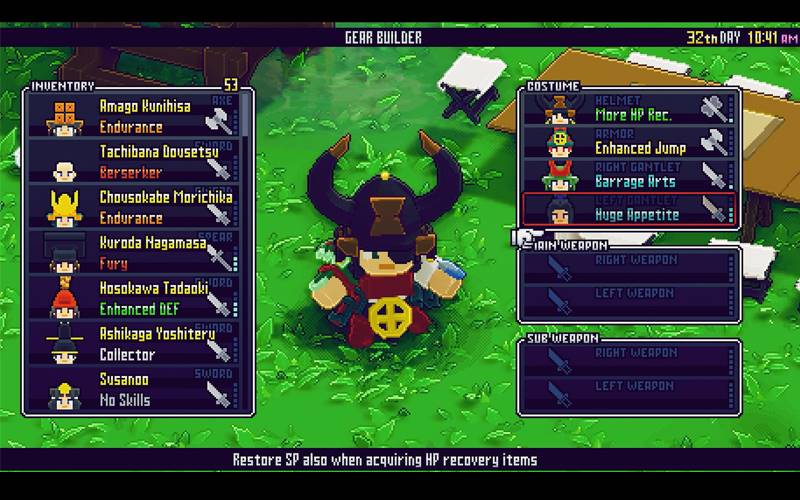This screenshot has width=800, height=500.
Task: Open the Main Weapon right weapon slot
Action: (630, 267)
